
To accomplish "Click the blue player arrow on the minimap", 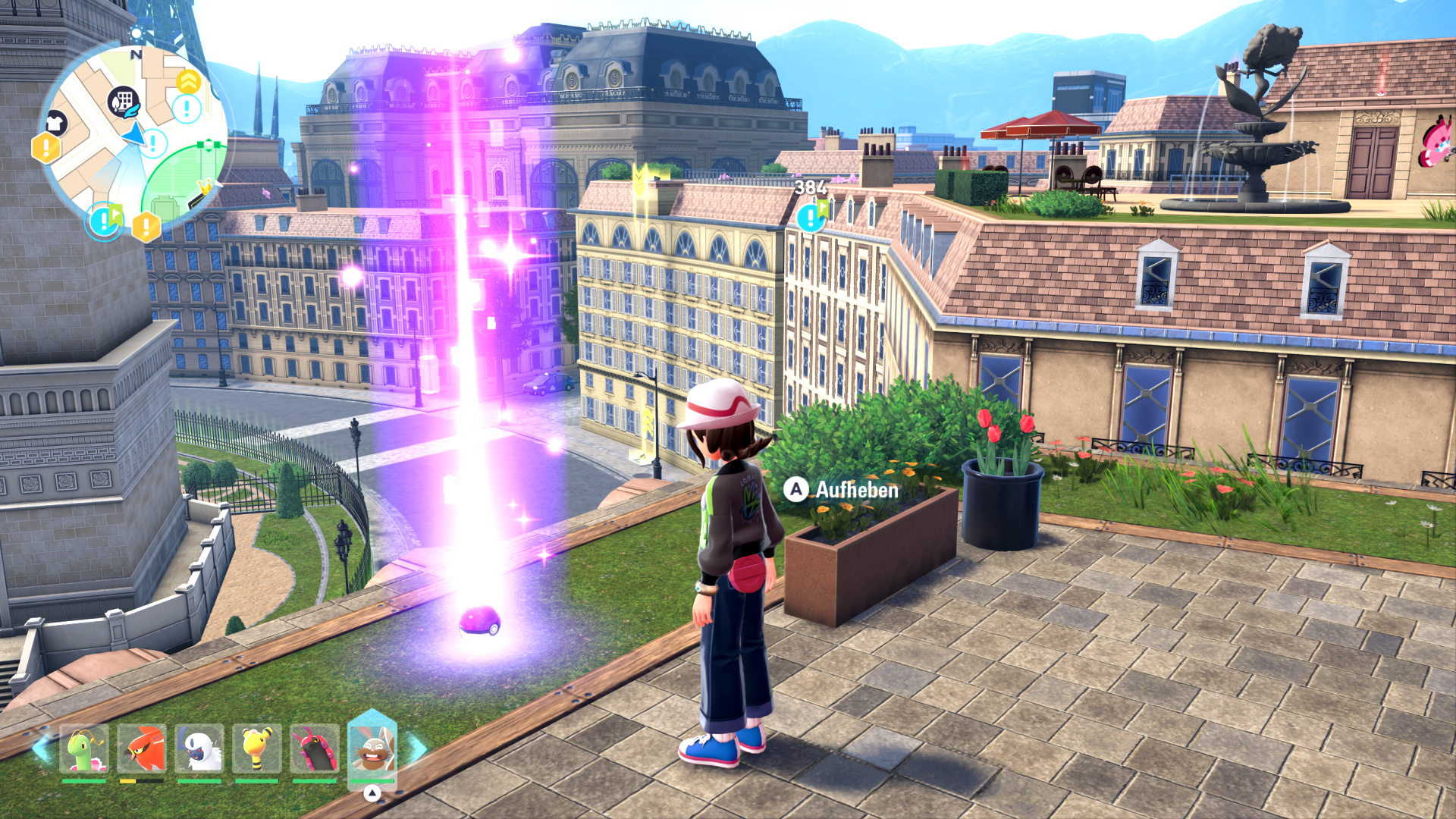I will click(x=134, y=135).
